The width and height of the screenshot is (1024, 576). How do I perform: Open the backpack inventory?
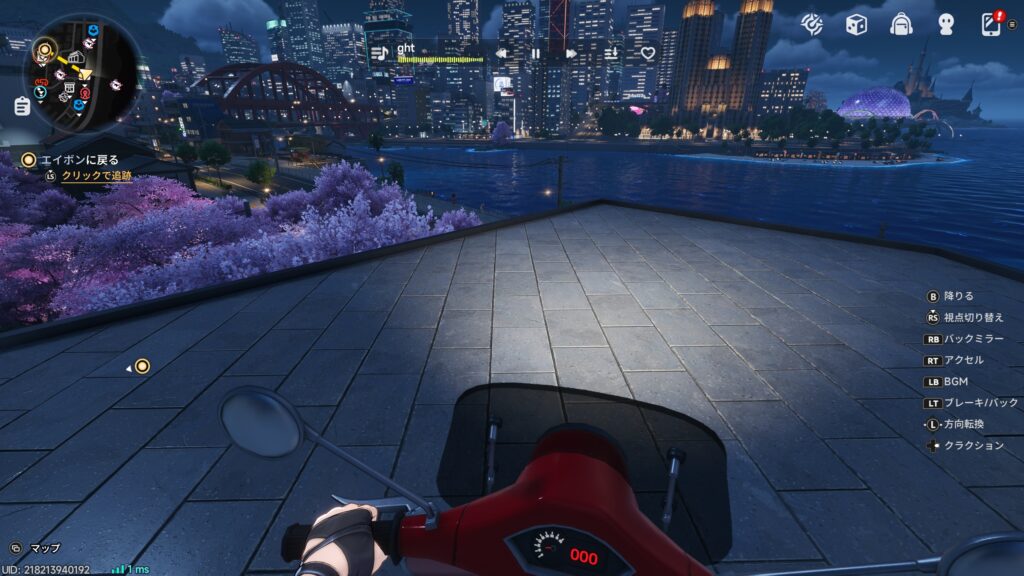tap(901, 24)
